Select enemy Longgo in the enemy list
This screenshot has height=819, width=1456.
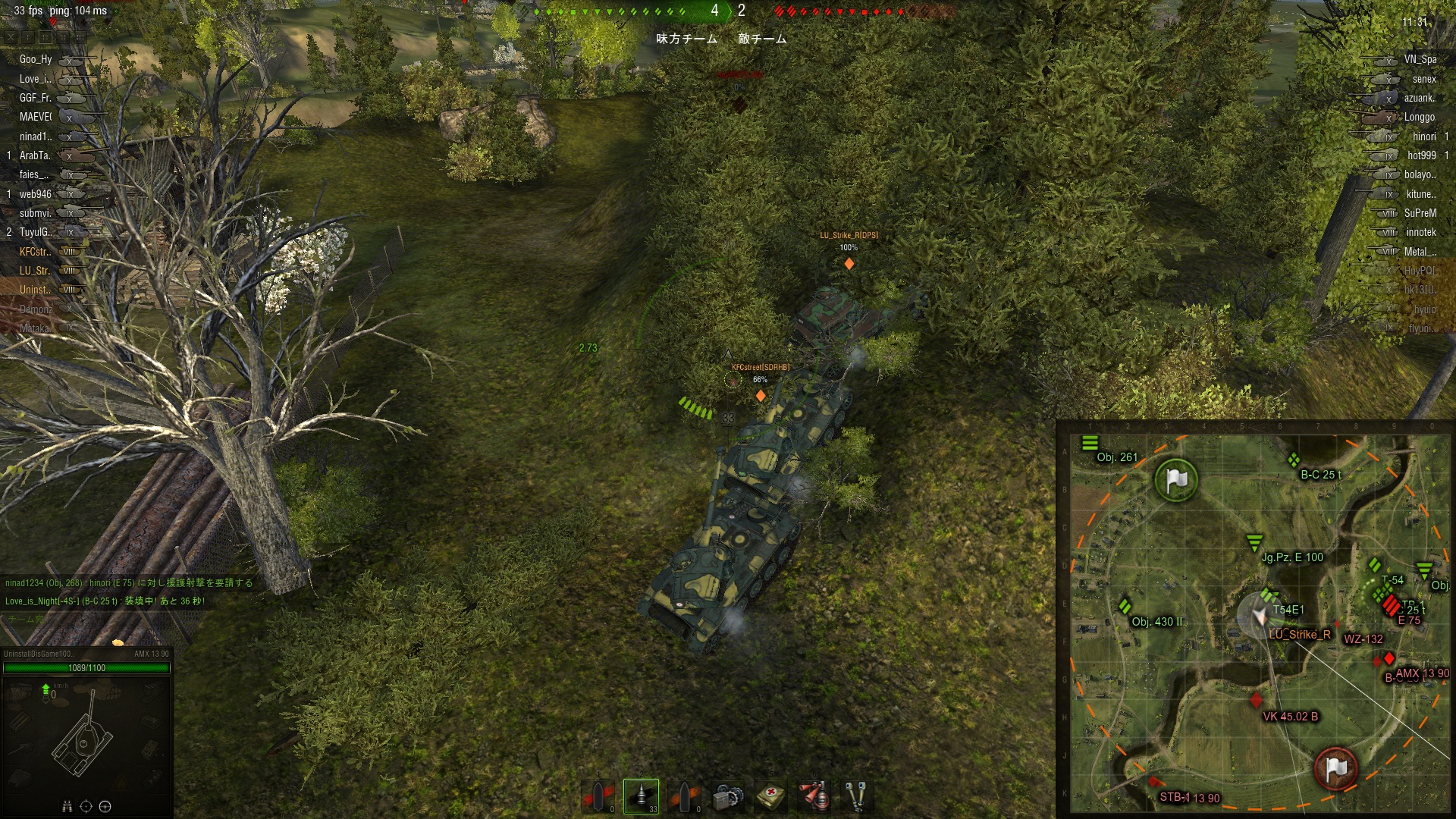1420,117
